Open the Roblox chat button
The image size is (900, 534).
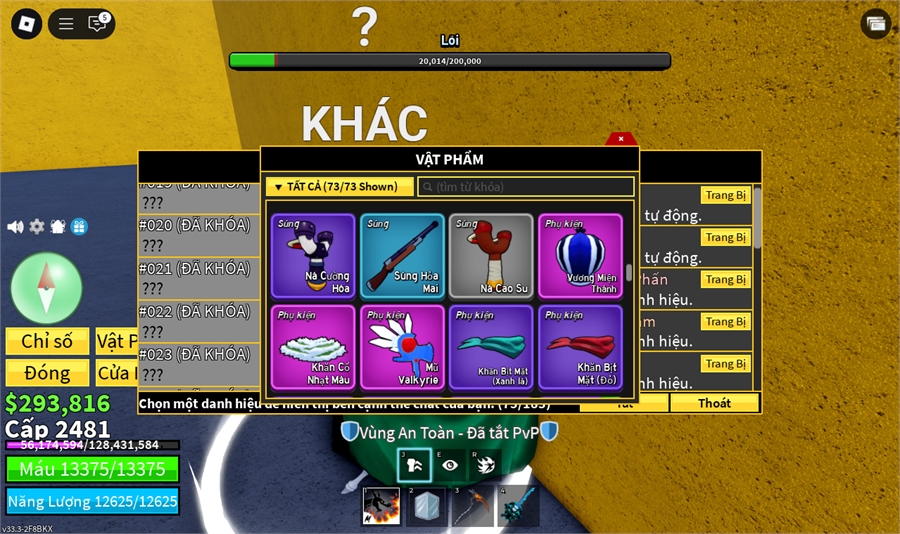click(97, 24)
